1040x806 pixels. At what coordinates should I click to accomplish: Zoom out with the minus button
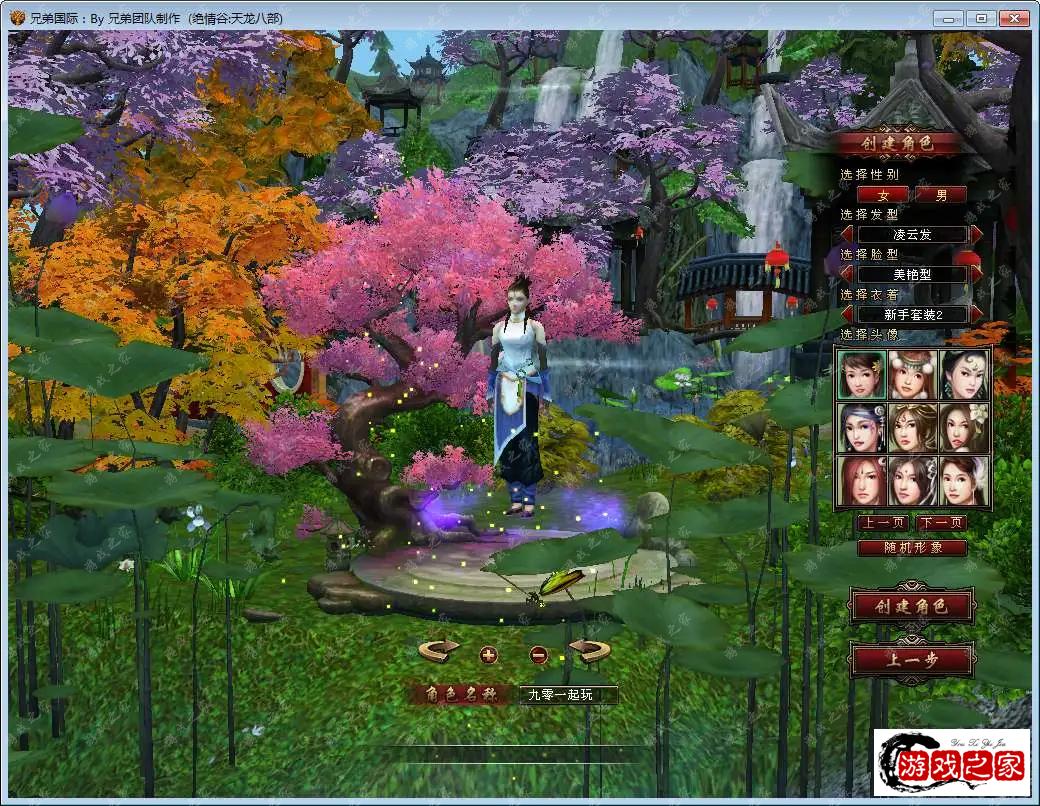point(538,655)
